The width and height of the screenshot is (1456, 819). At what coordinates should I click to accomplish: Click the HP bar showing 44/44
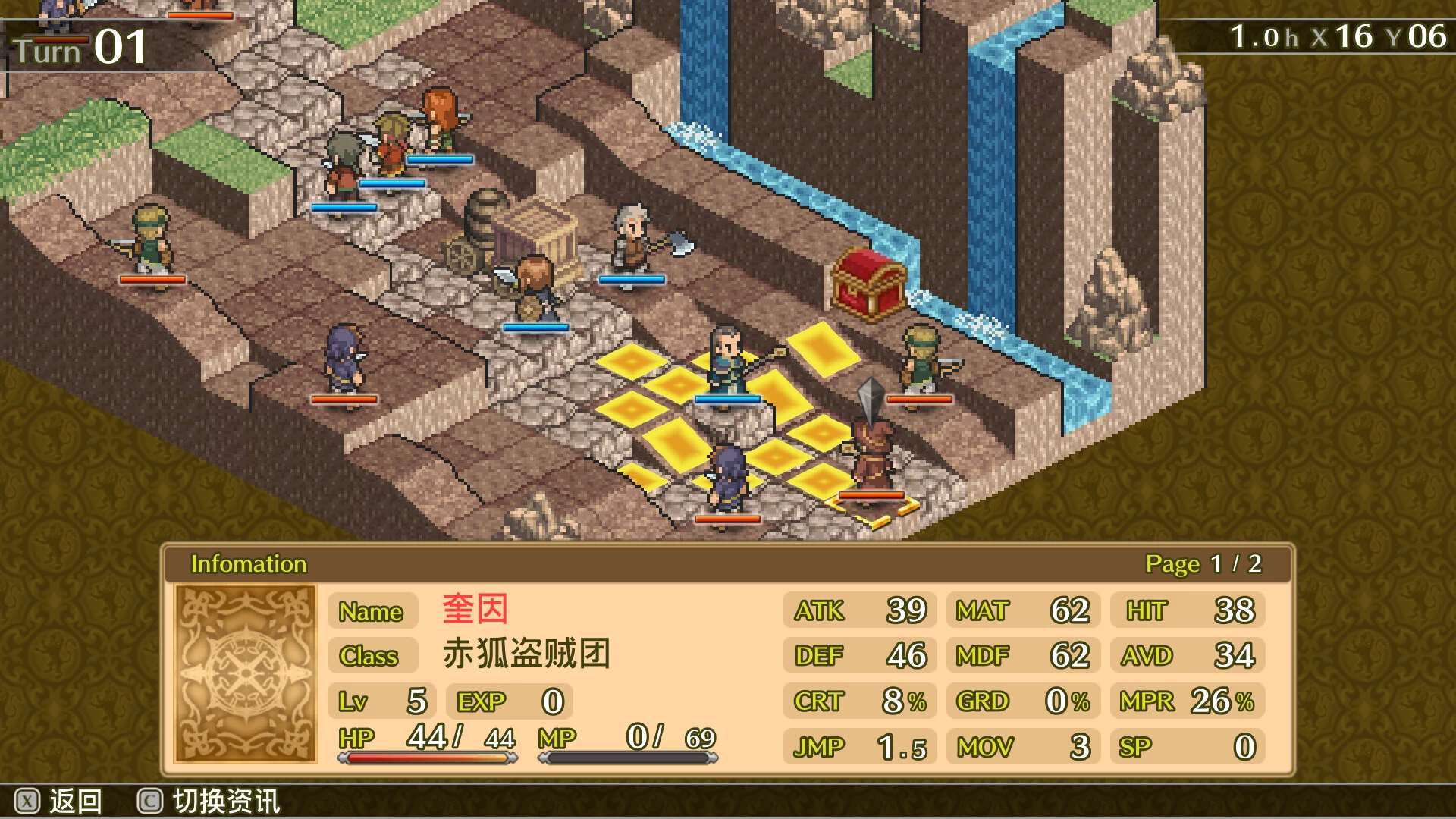pyautogui.click(x=425, y=745)
